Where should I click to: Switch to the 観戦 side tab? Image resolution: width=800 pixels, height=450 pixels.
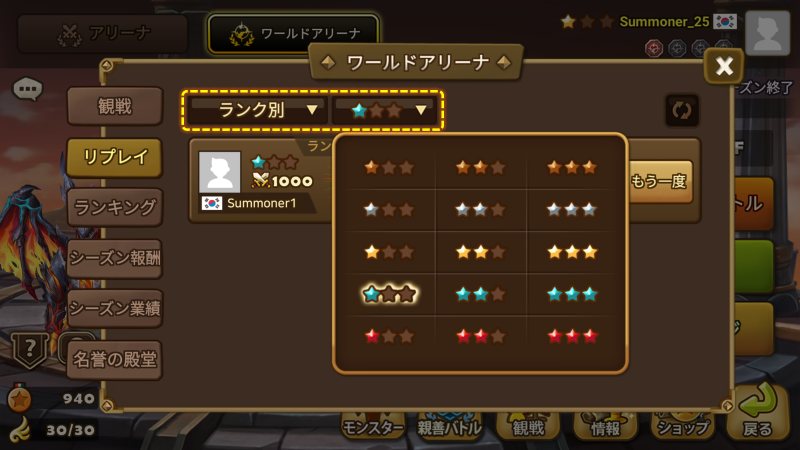point(115,107)
